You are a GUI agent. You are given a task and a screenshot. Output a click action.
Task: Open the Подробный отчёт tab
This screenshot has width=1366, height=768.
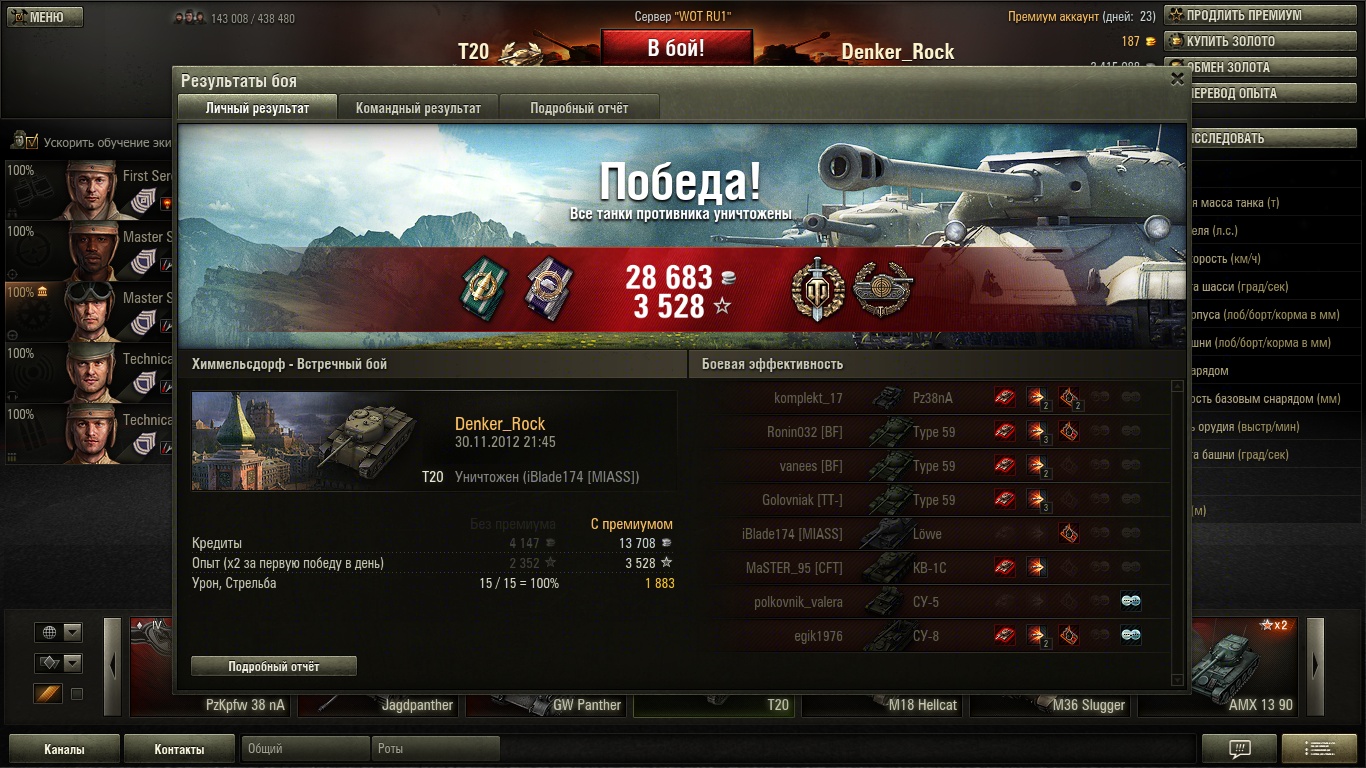(x=579, y=108)
